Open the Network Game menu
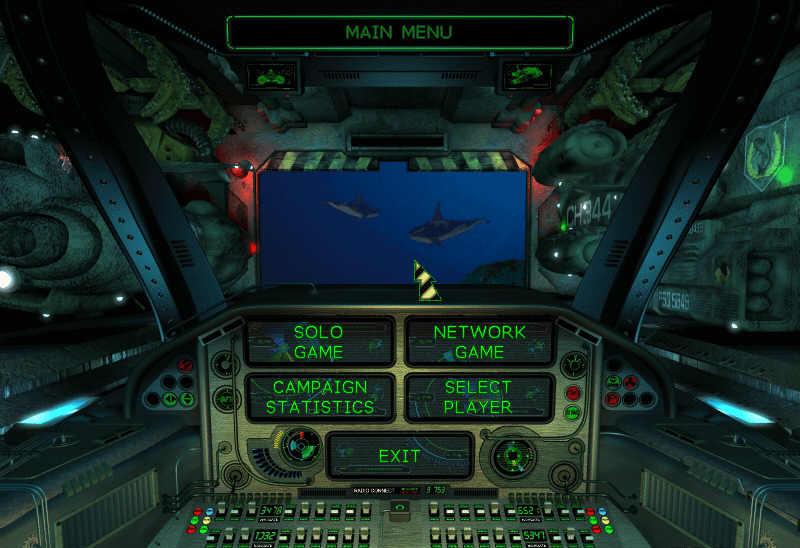 [479, 342]
